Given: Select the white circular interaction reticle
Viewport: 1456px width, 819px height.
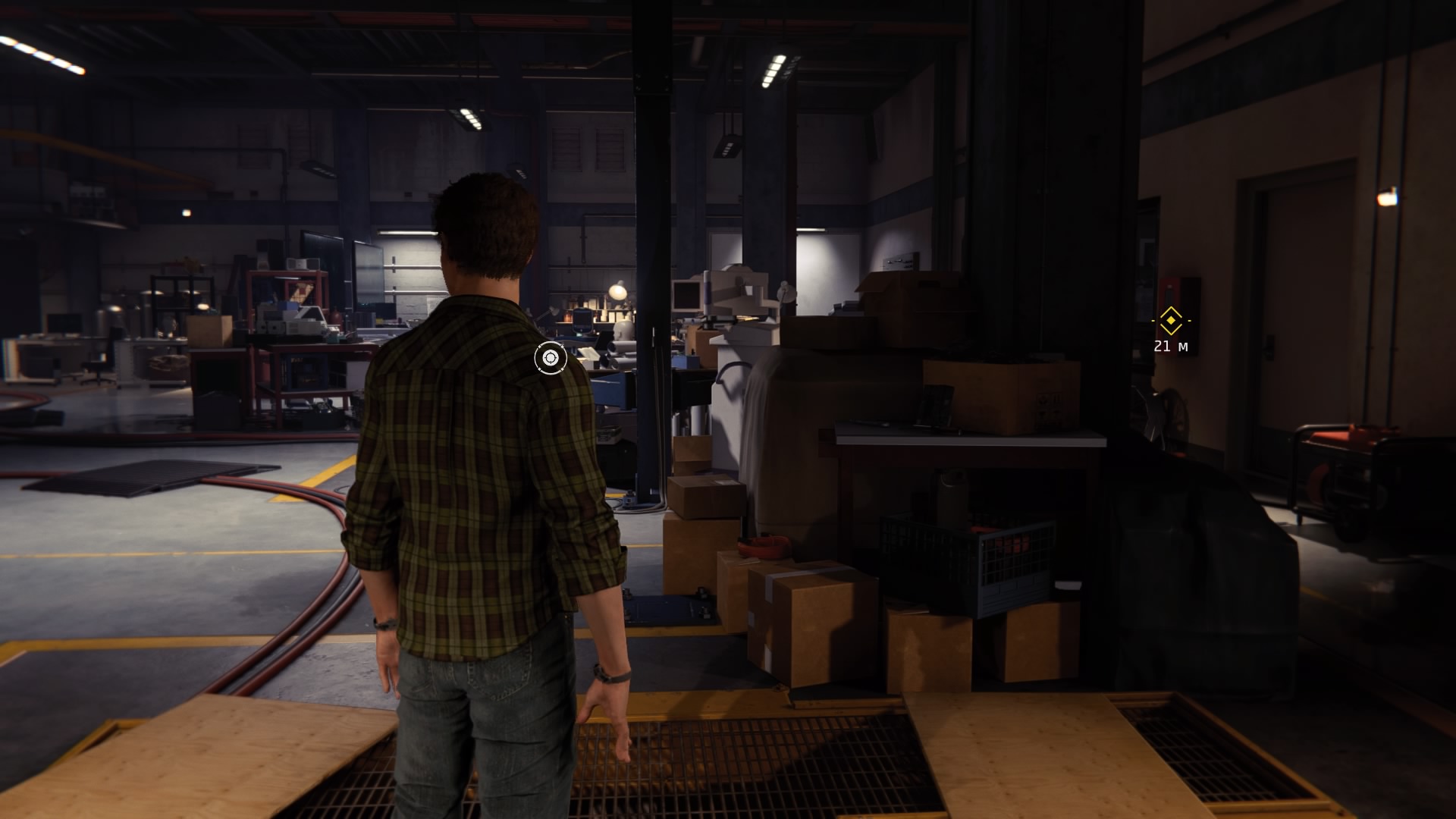Looking at the screenshot, I should tap(551, 358).
